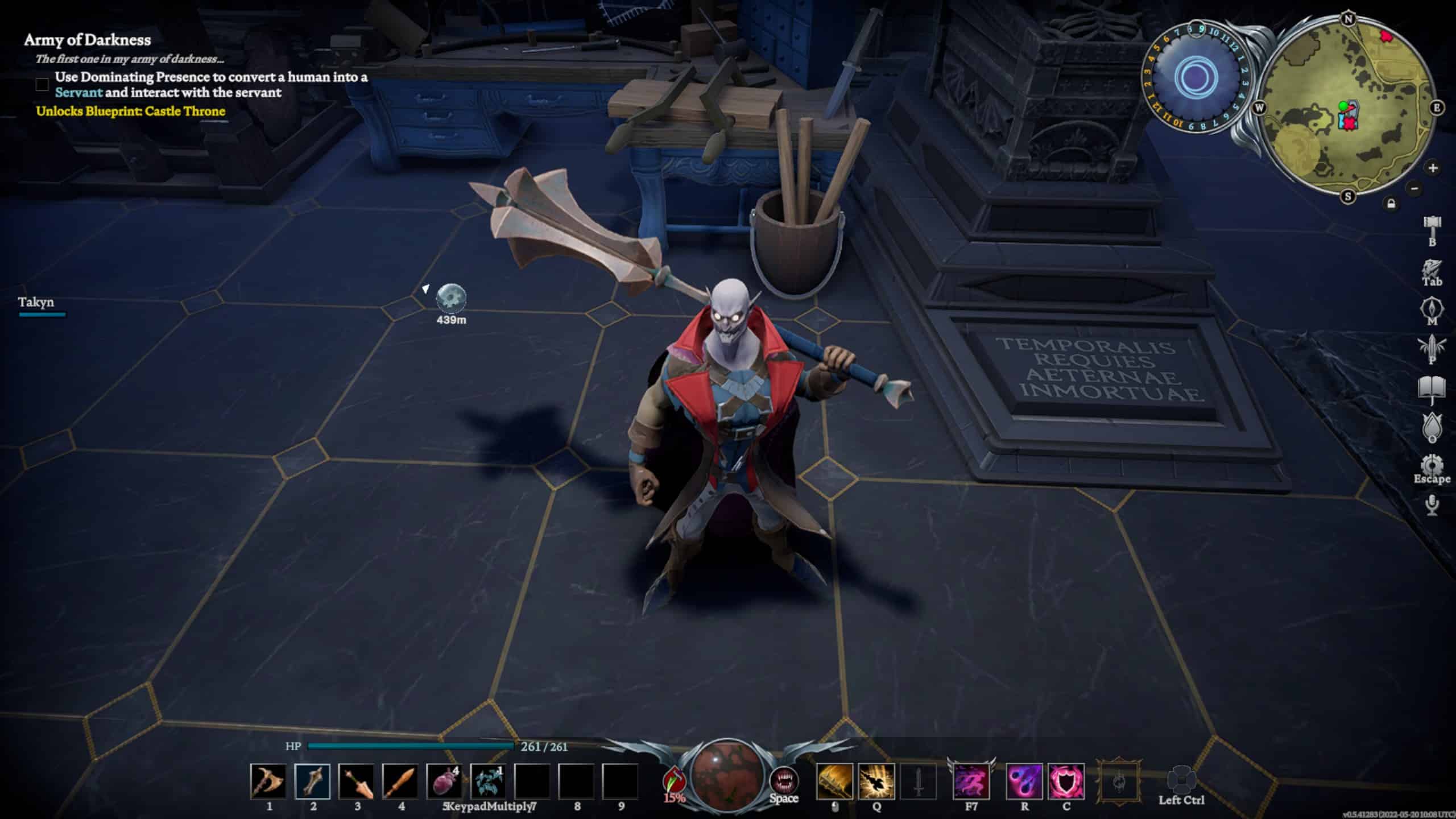
Task: Open the build menu hammer icon
Action: click(1432, 226)
